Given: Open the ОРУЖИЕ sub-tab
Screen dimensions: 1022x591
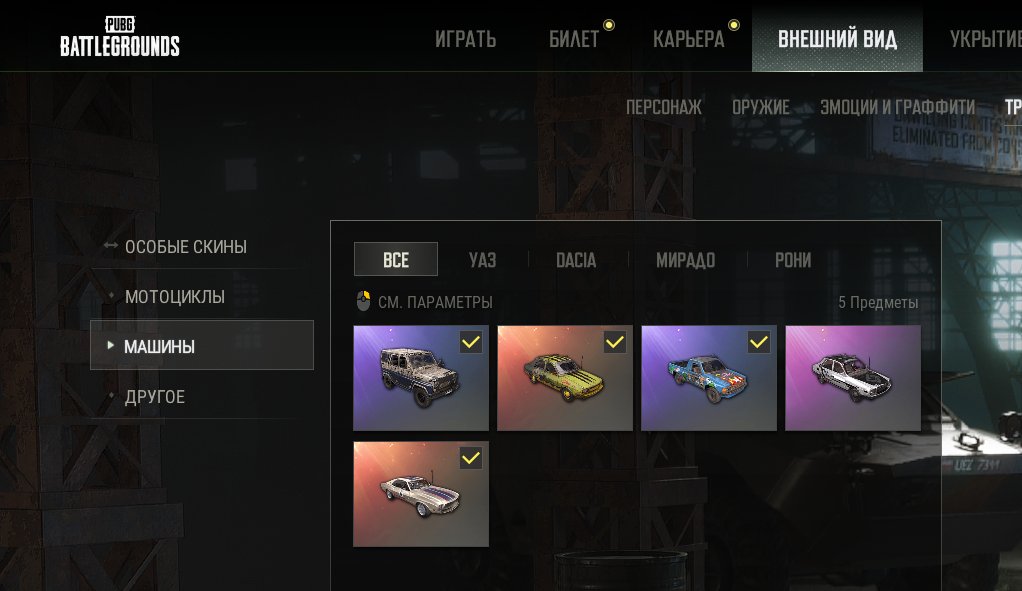Looking at the screenshot, I should (x=760, y=107).
